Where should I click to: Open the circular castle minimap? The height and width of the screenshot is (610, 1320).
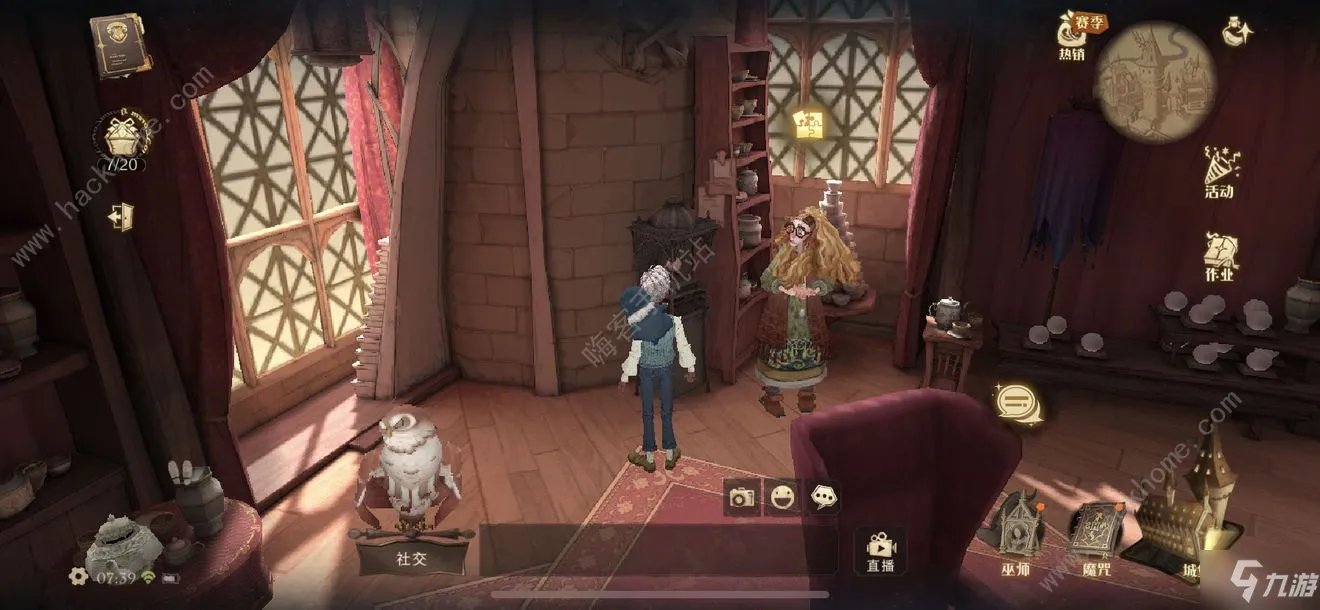(1155, 80)
